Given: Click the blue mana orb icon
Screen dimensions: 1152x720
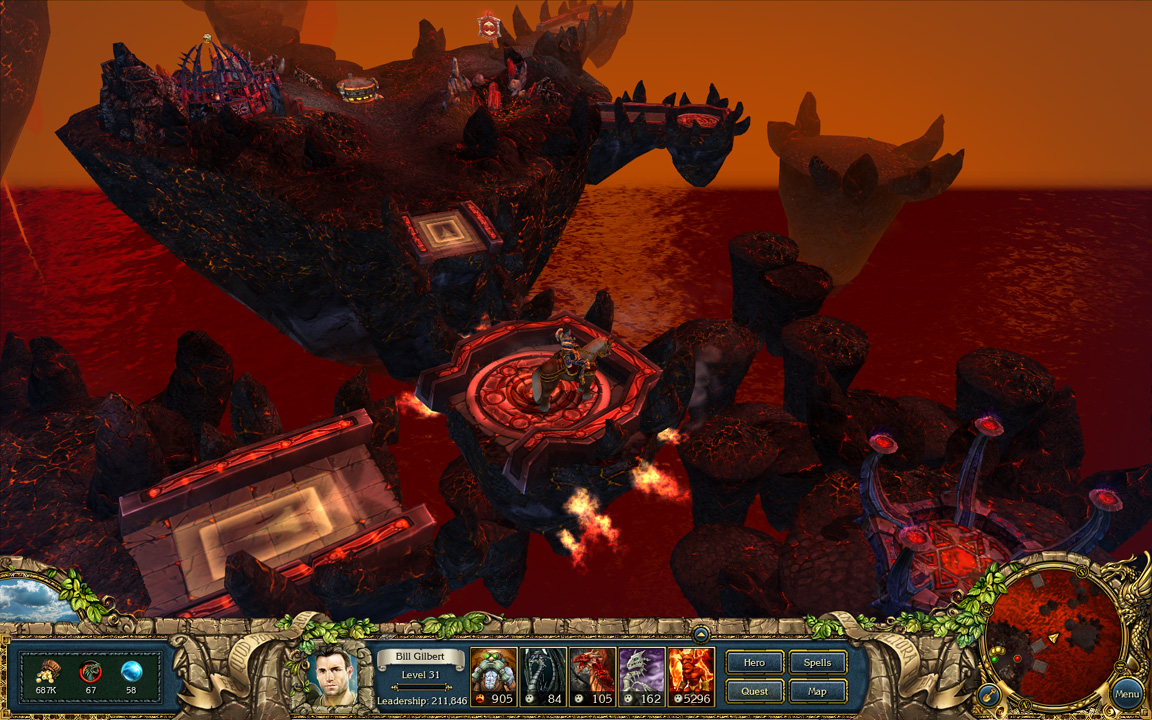Looking at the screenshot, I should pos(131,671).
